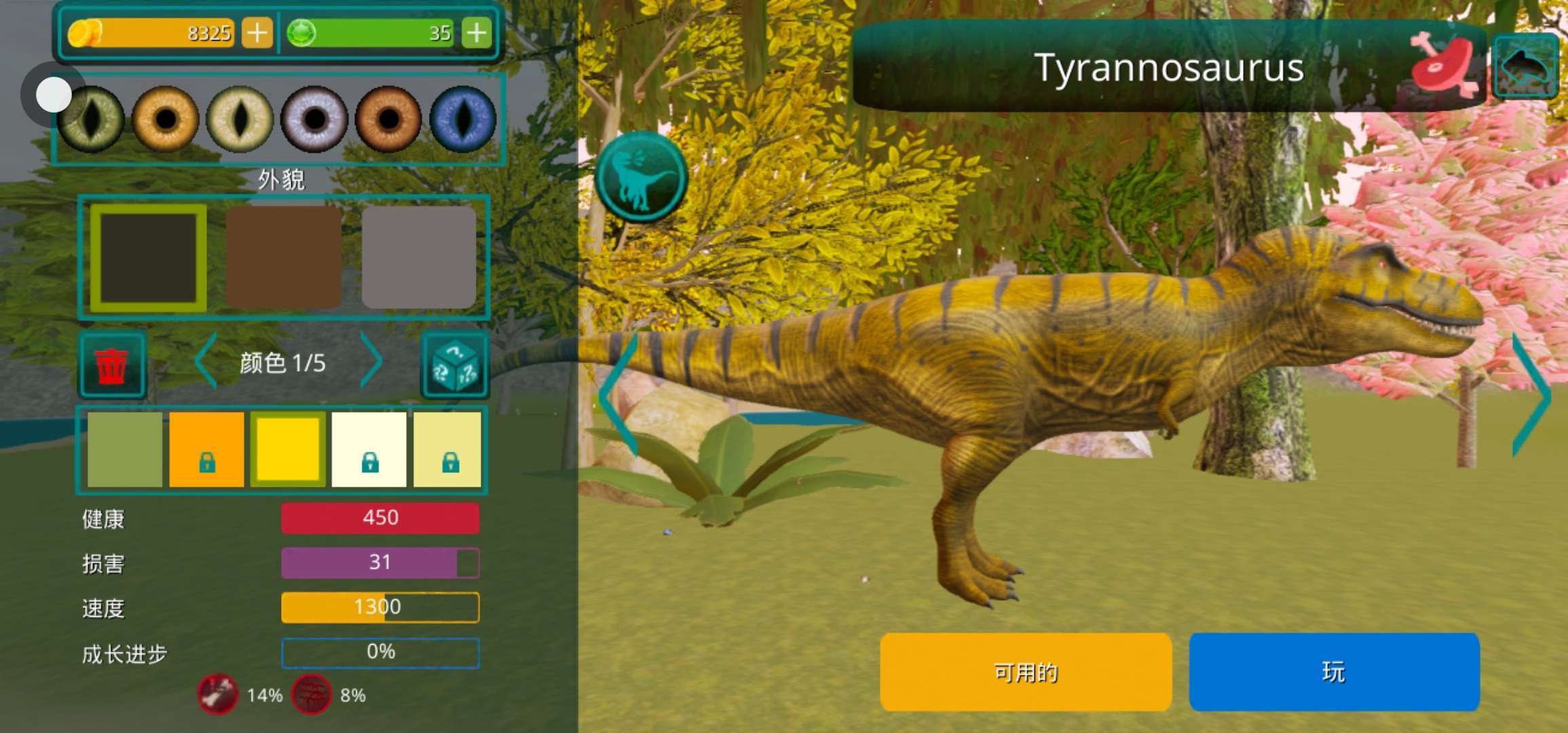Pick the pale grey round-pupil eye
Screen dimensions: 1568x733
click(x=314, y=119)
